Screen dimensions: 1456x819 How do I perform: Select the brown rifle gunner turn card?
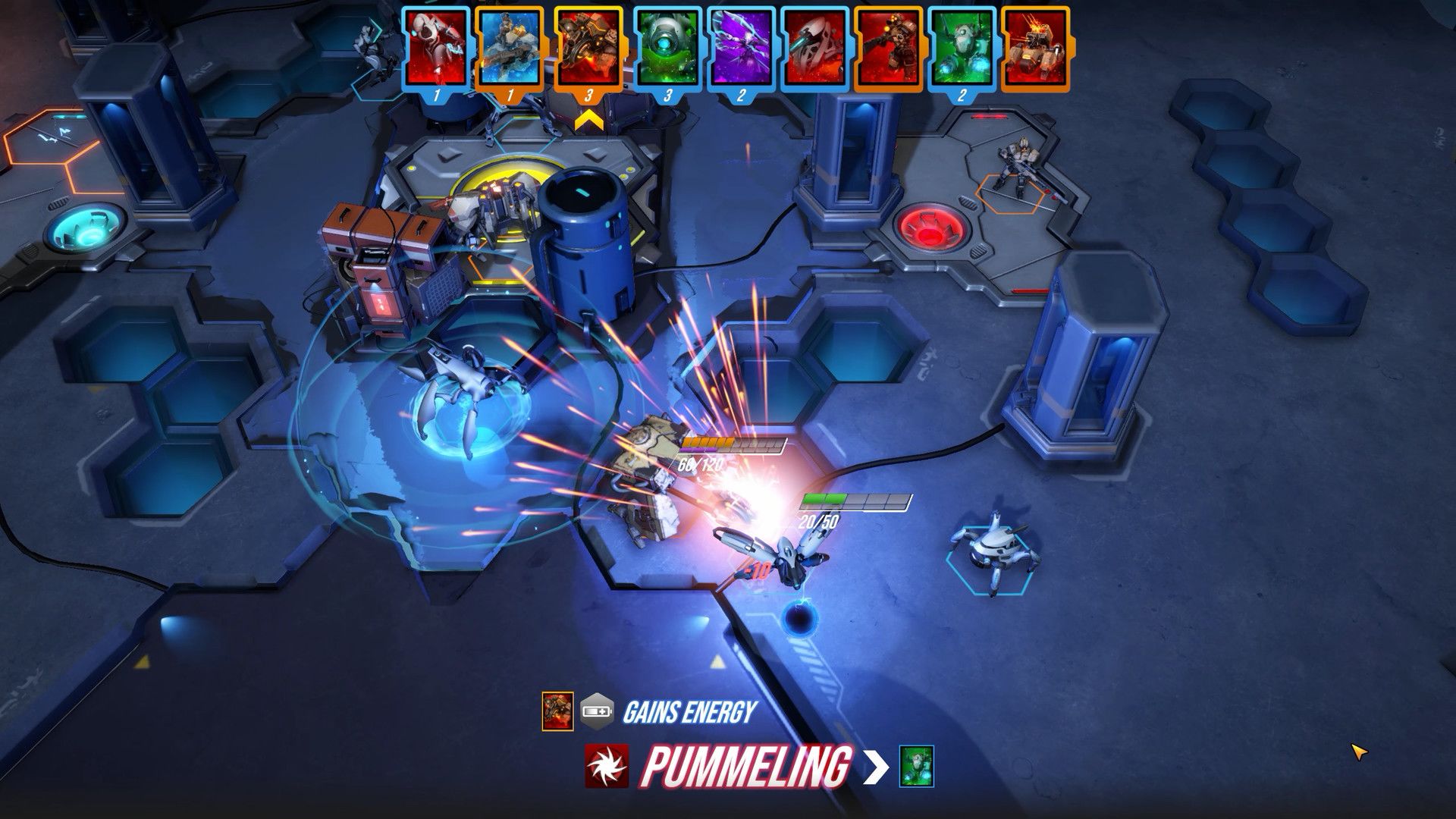[888, 47]
